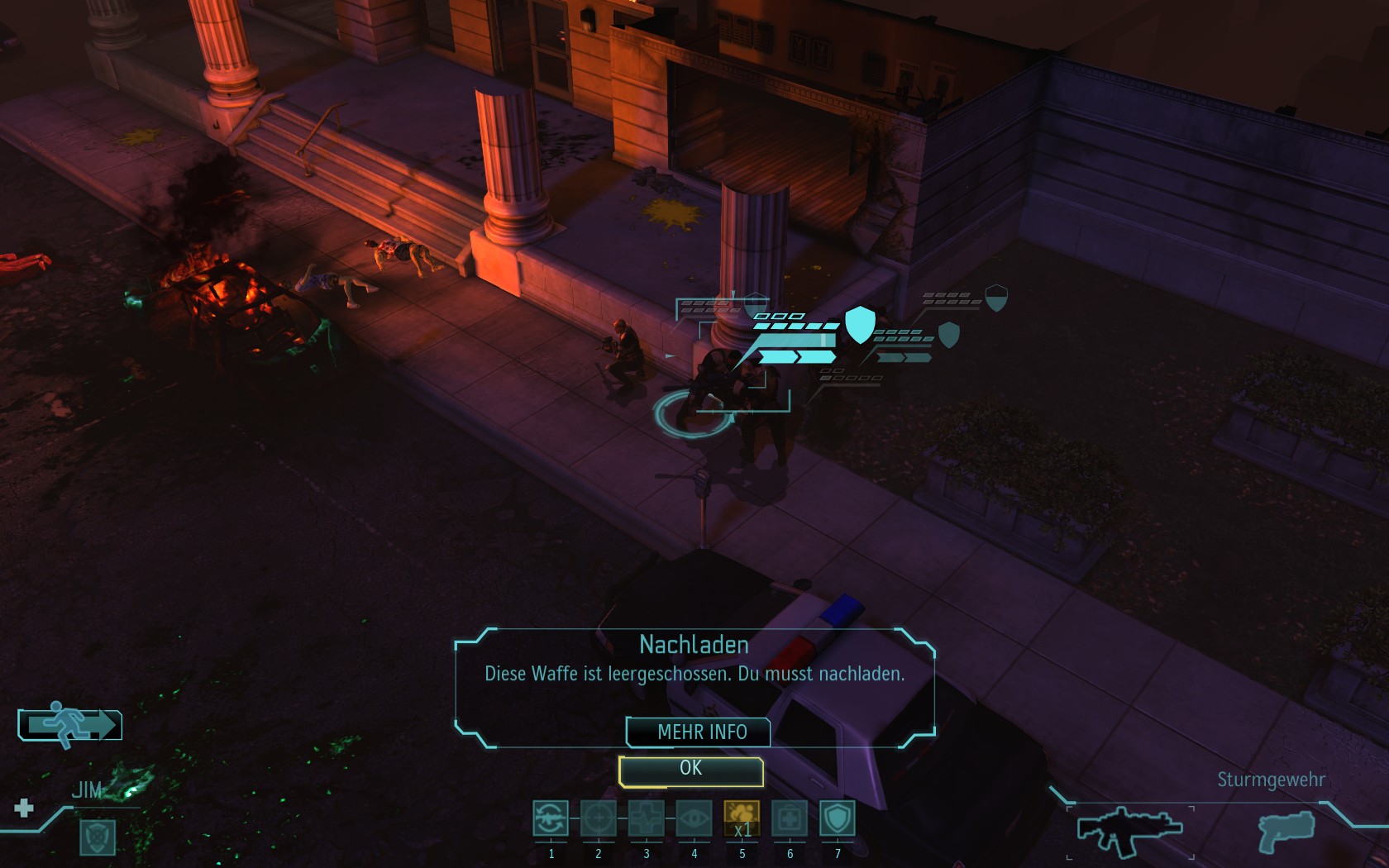This screenshot has width=1389, height=868.
Task: Click Jim's cover shield status icon
Action: pyautogui.click(x=98, y=837)
